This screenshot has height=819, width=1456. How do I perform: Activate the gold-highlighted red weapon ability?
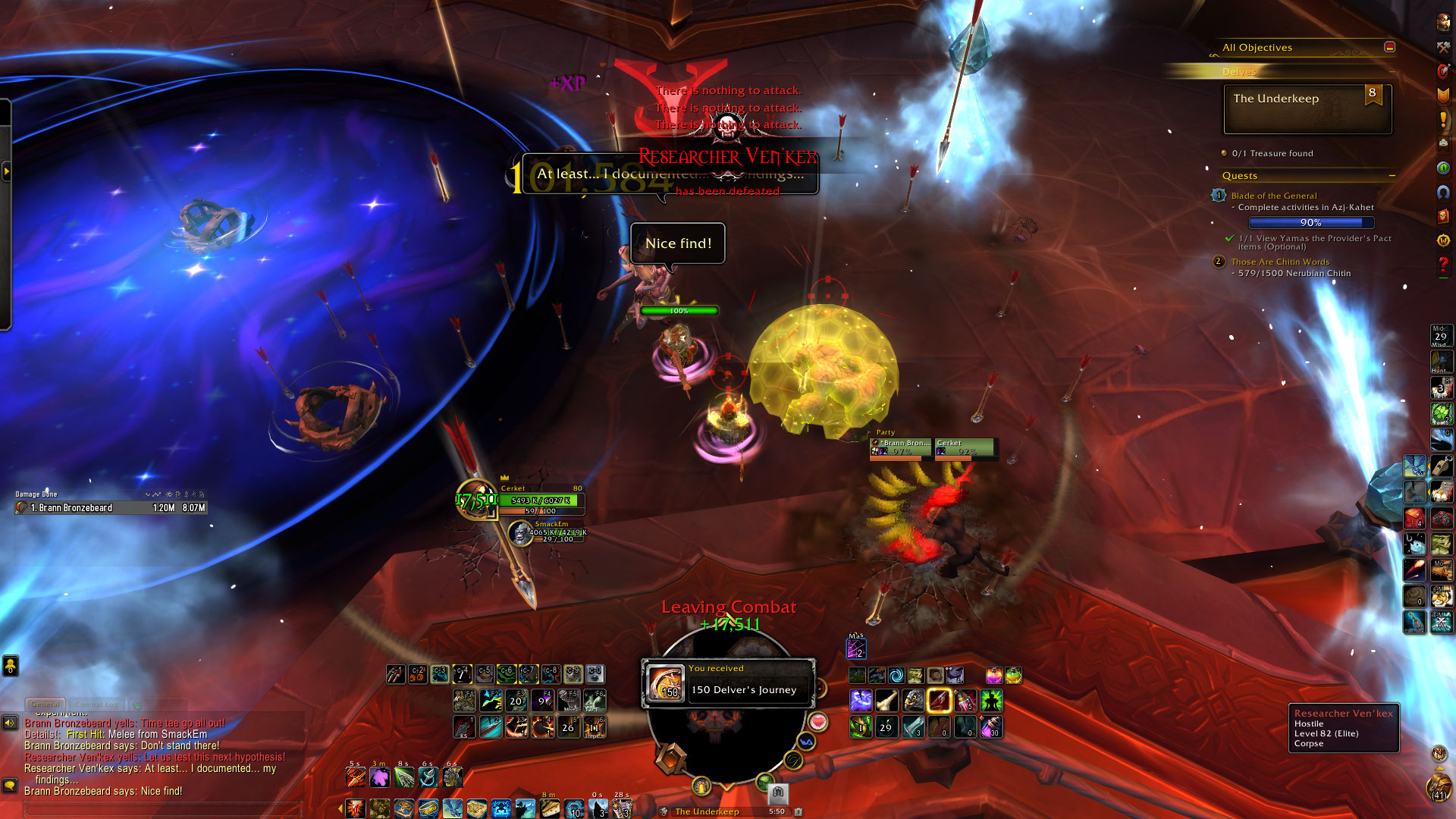(939, 701)
